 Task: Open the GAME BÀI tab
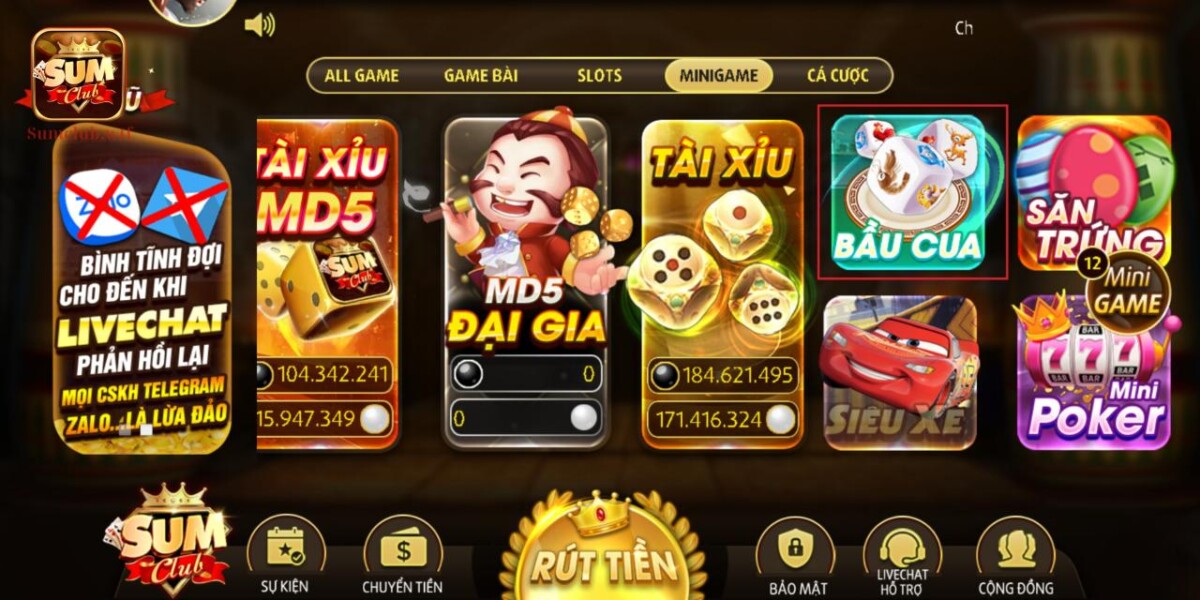coord(480,76)
